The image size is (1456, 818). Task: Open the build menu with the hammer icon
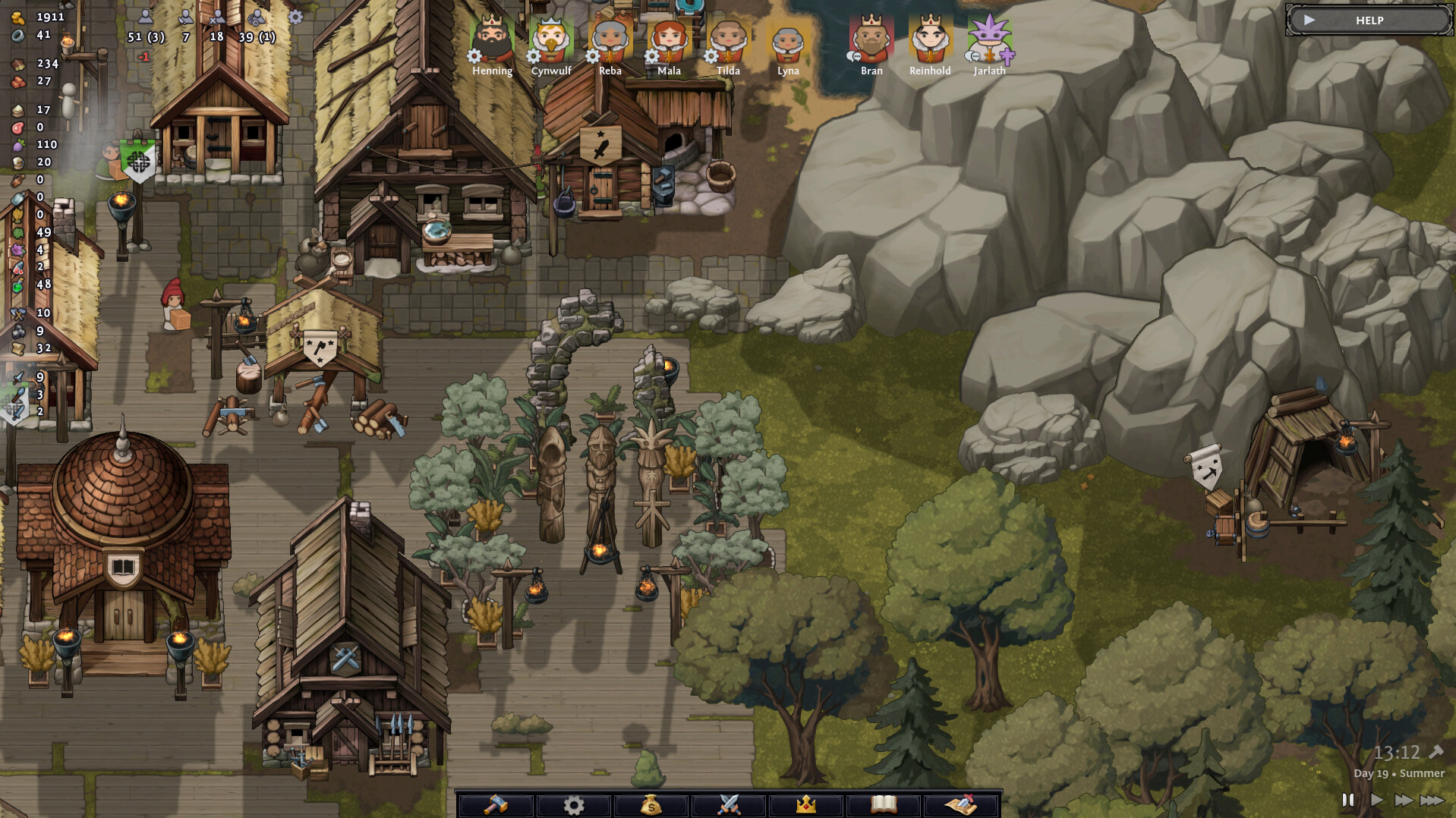tap(497, 806)
